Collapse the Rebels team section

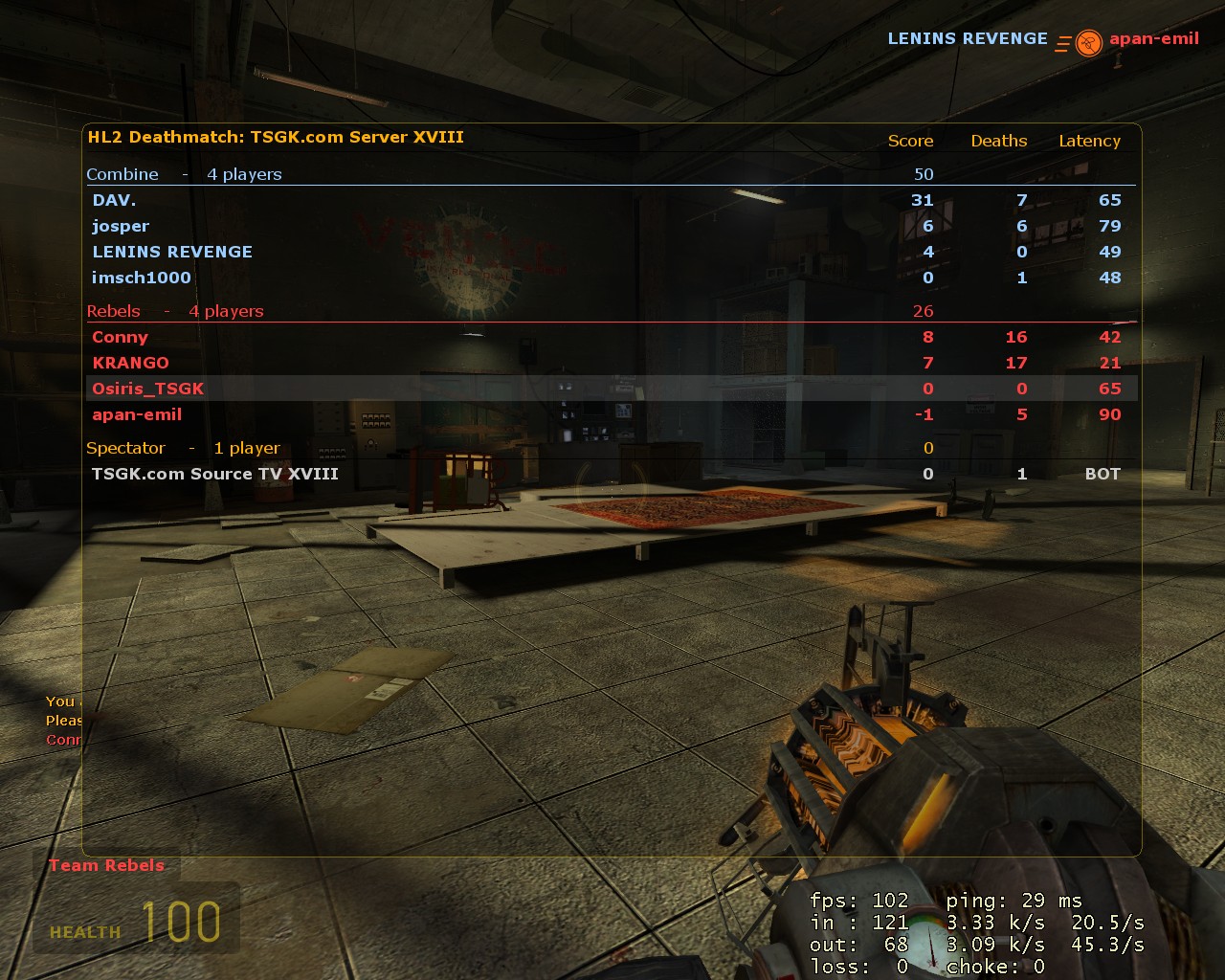pyautogui.click(x=113, y=311)
